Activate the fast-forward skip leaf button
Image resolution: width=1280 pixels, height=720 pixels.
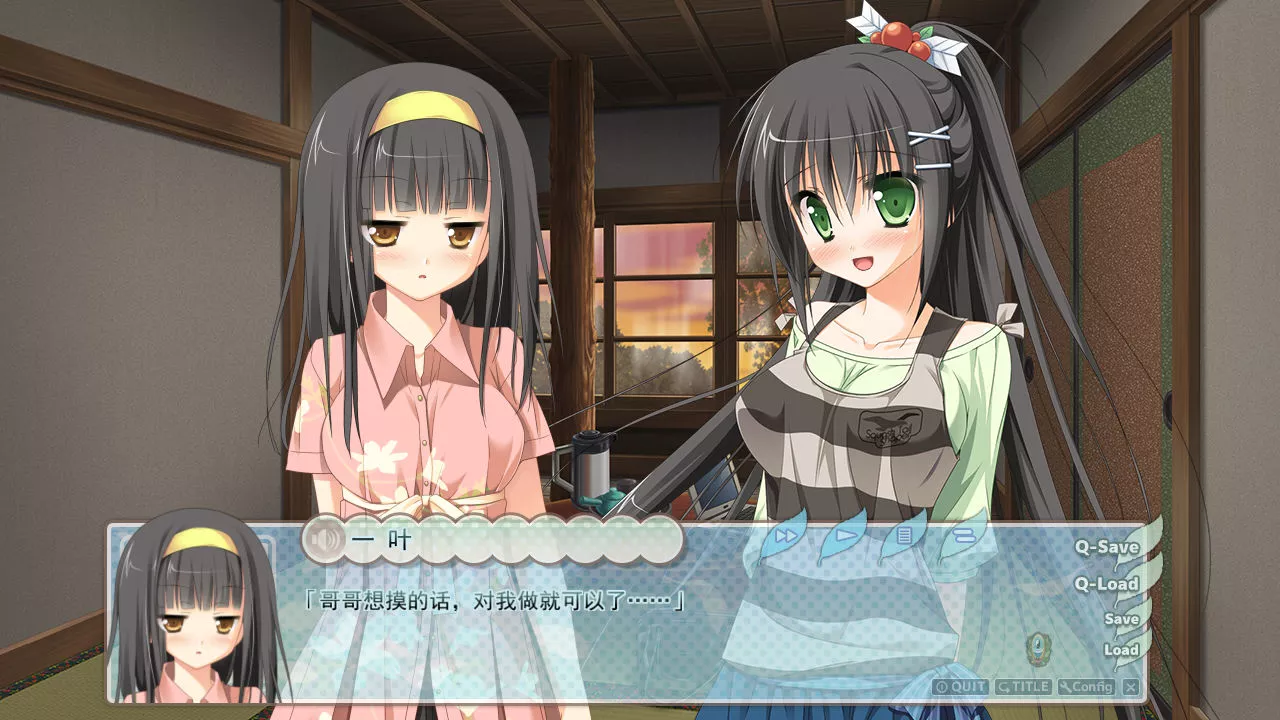787,536
